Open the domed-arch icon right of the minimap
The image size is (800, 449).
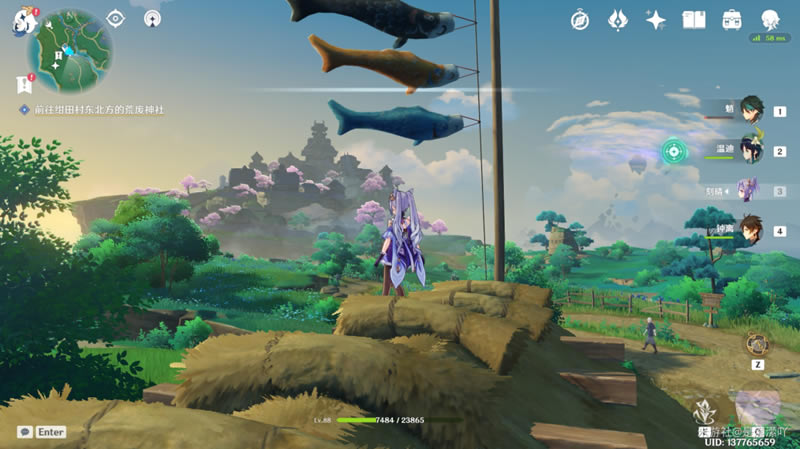pyautogui.click(x=152, y=18)
